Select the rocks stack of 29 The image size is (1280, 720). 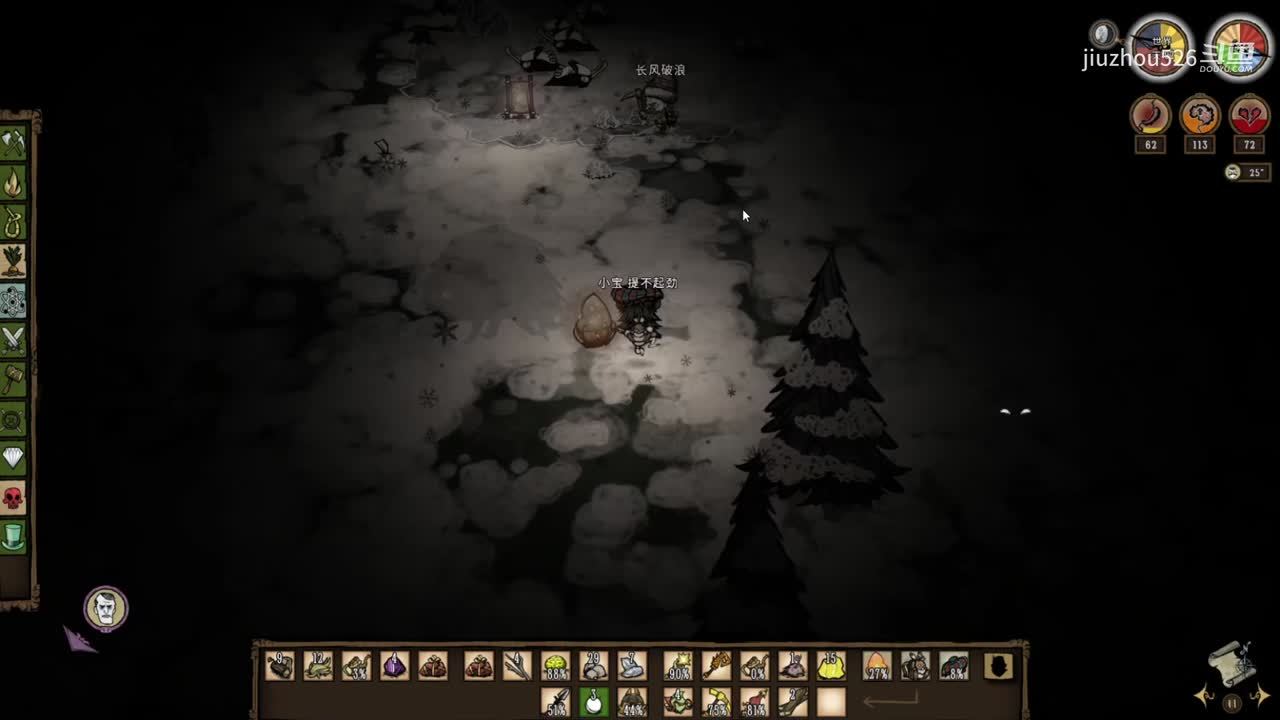click(594, 666)
